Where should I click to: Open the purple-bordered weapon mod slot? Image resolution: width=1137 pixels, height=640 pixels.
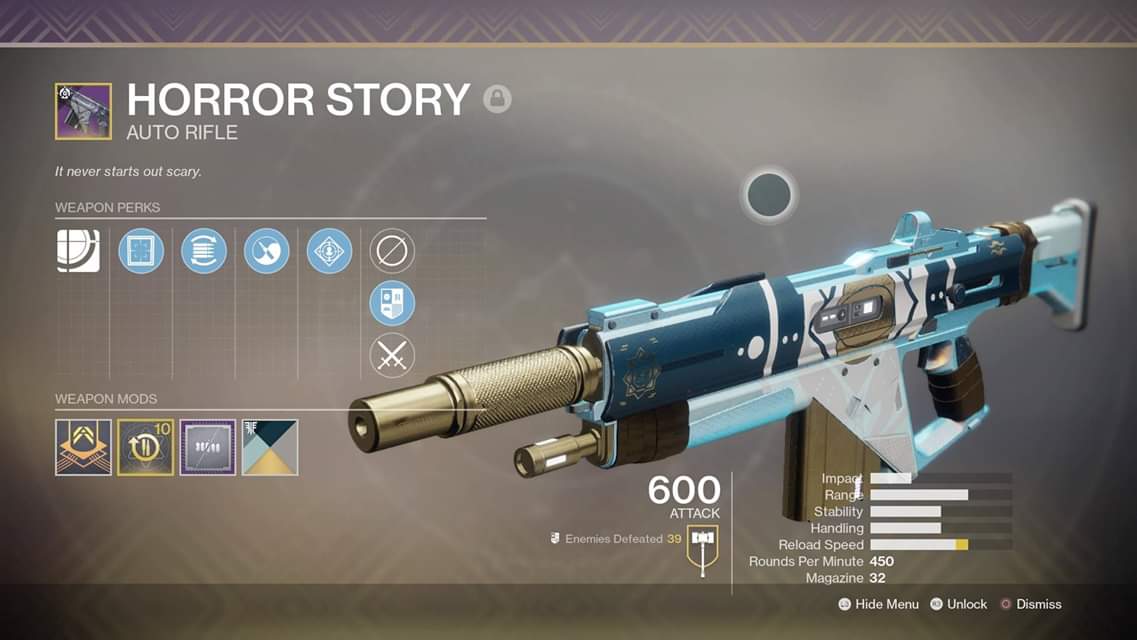point(207,447)
